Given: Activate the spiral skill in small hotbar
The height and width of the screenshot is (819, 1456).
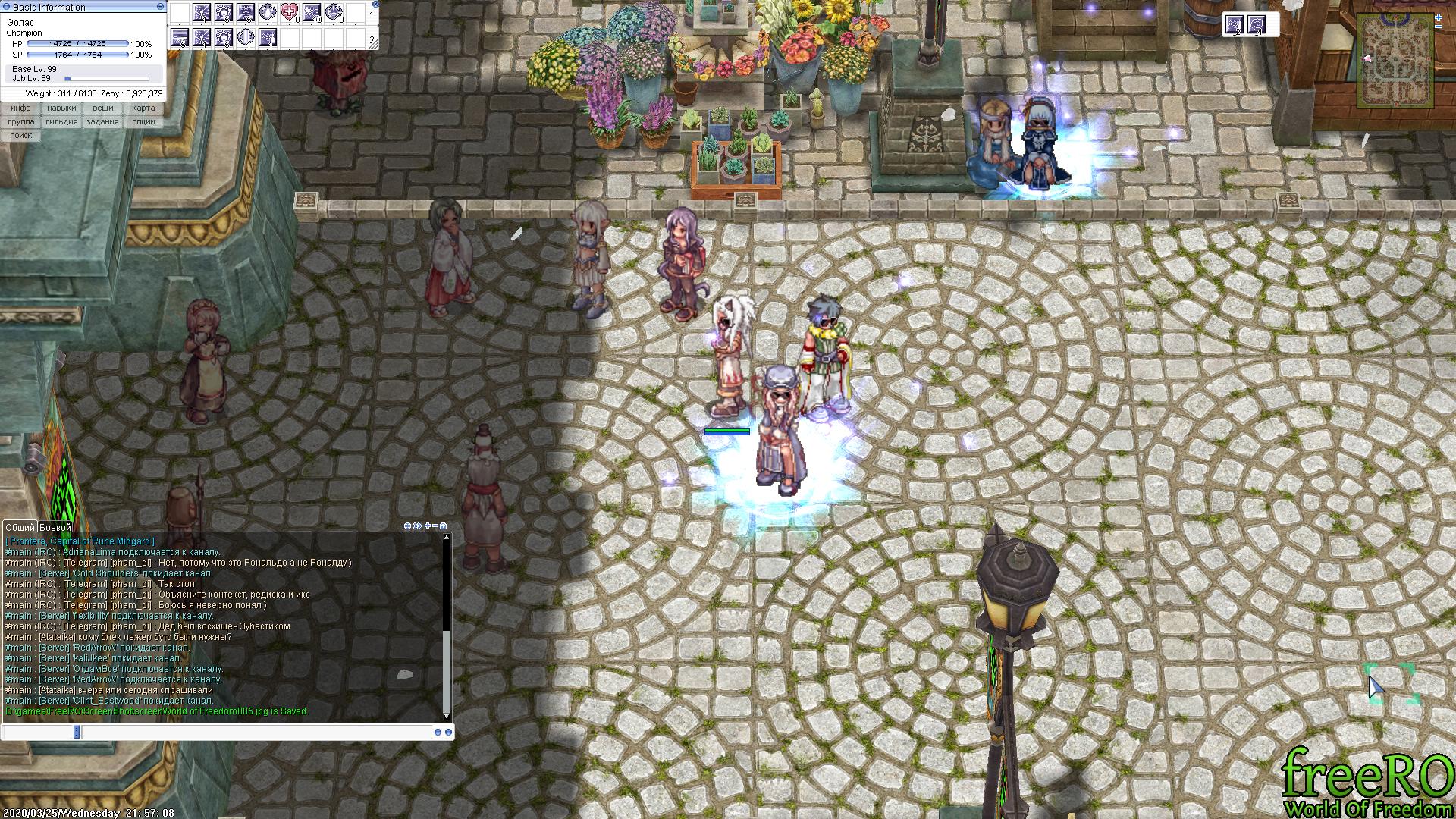Looking at the screenshot, I should 1257,24.
